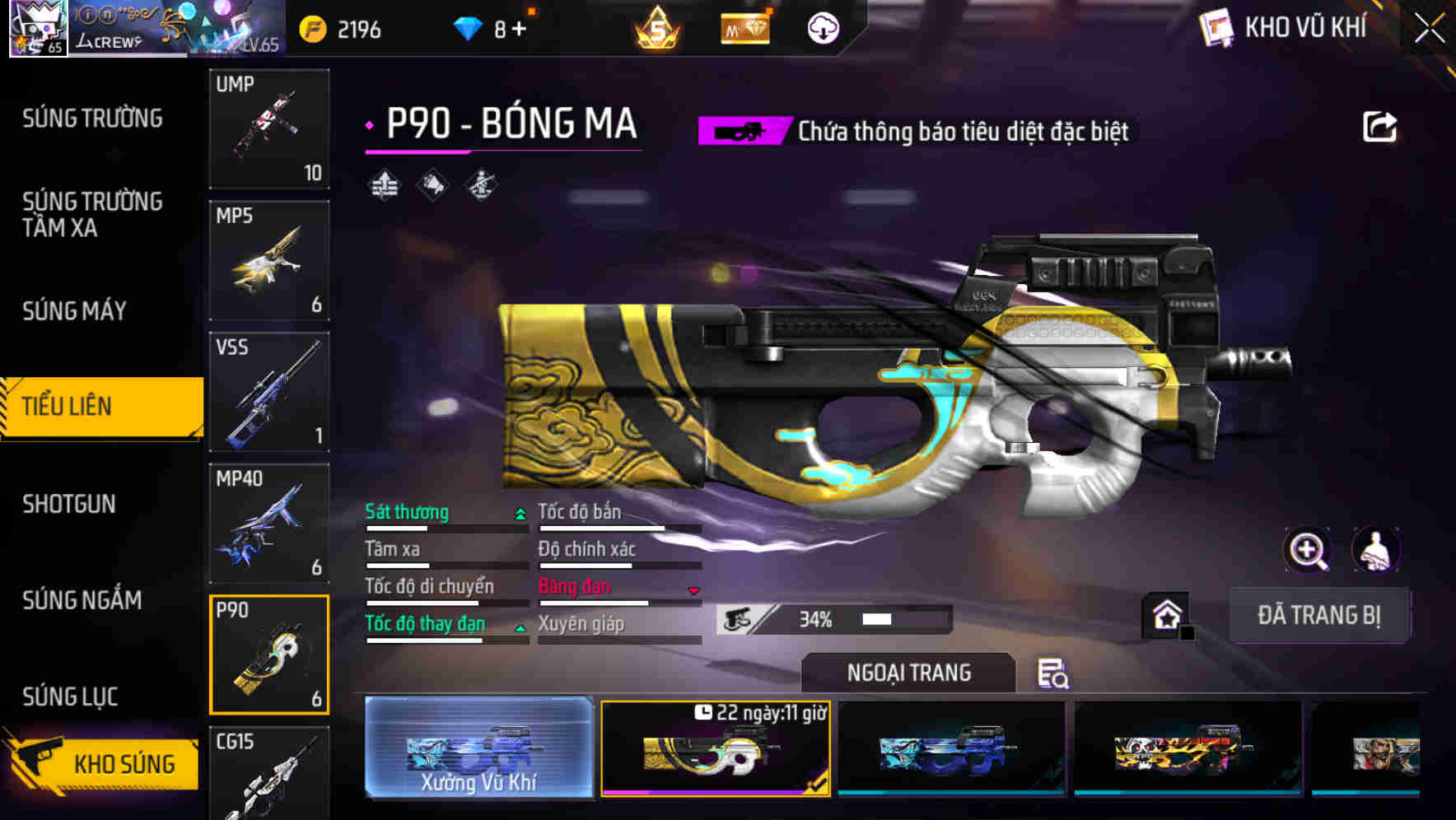Open the cloud download icon in the top bar
1456x820 pixels.
point(824,26)
